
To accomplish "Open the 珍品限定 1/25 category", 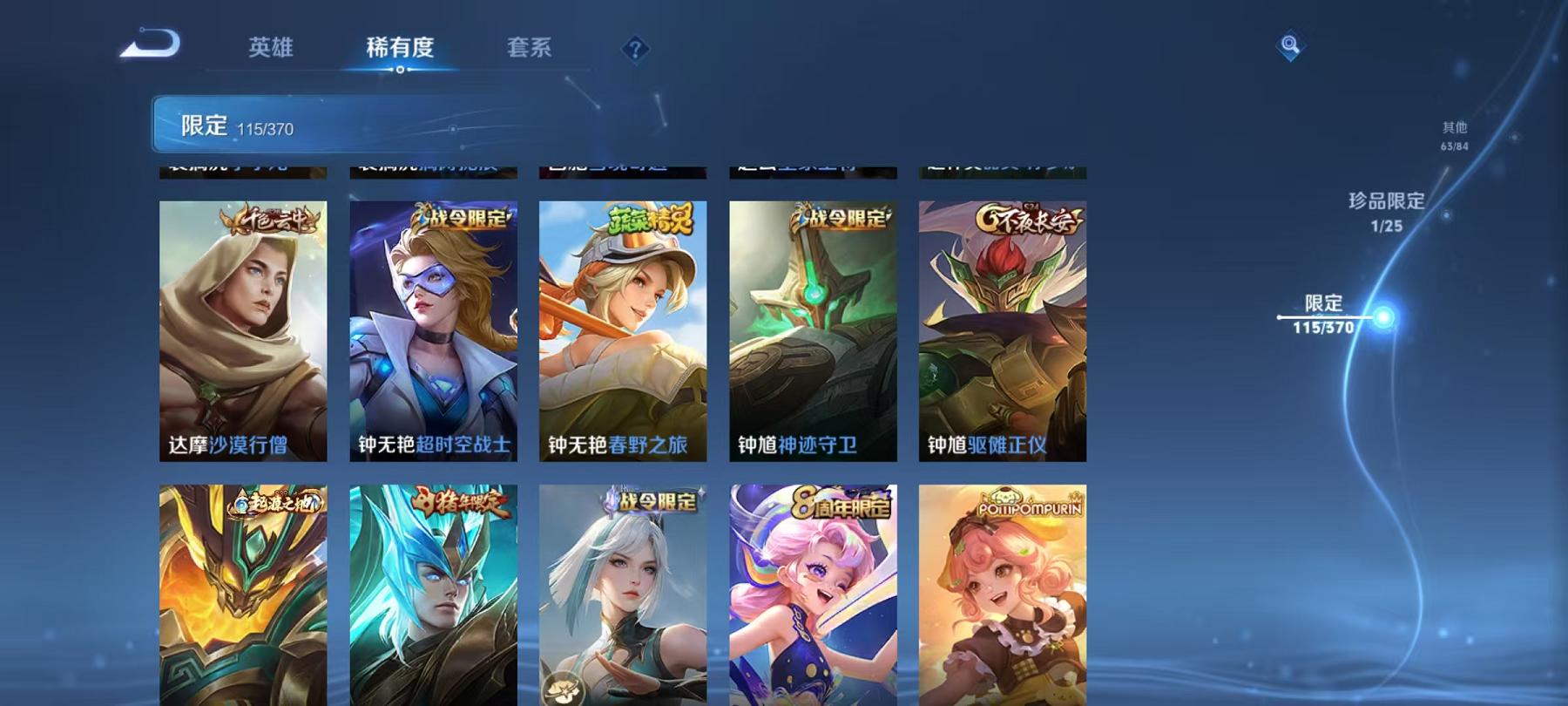I will [1383, 213].
